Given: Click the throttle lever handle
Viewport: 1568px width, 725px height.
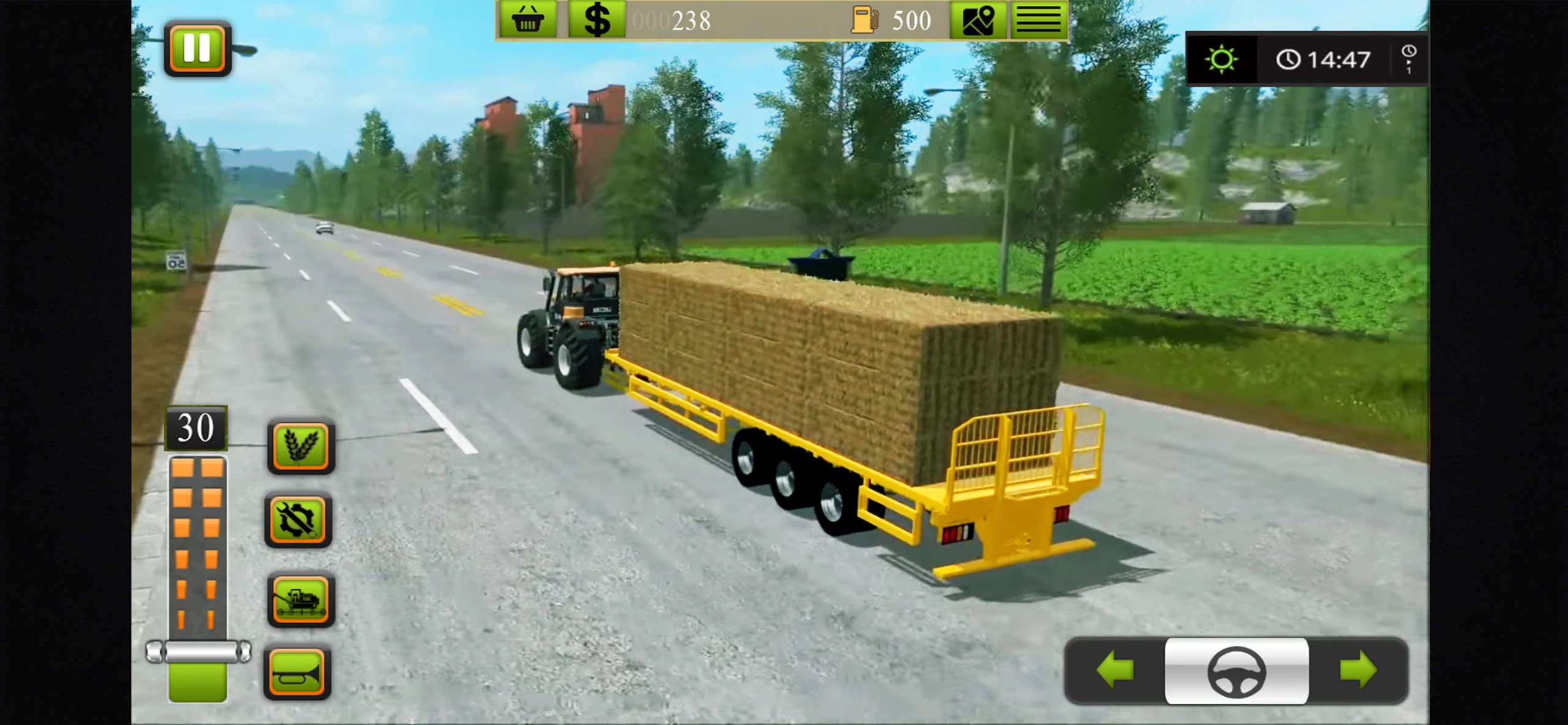Looking at the screenshot, I should [x=198, y=651].
